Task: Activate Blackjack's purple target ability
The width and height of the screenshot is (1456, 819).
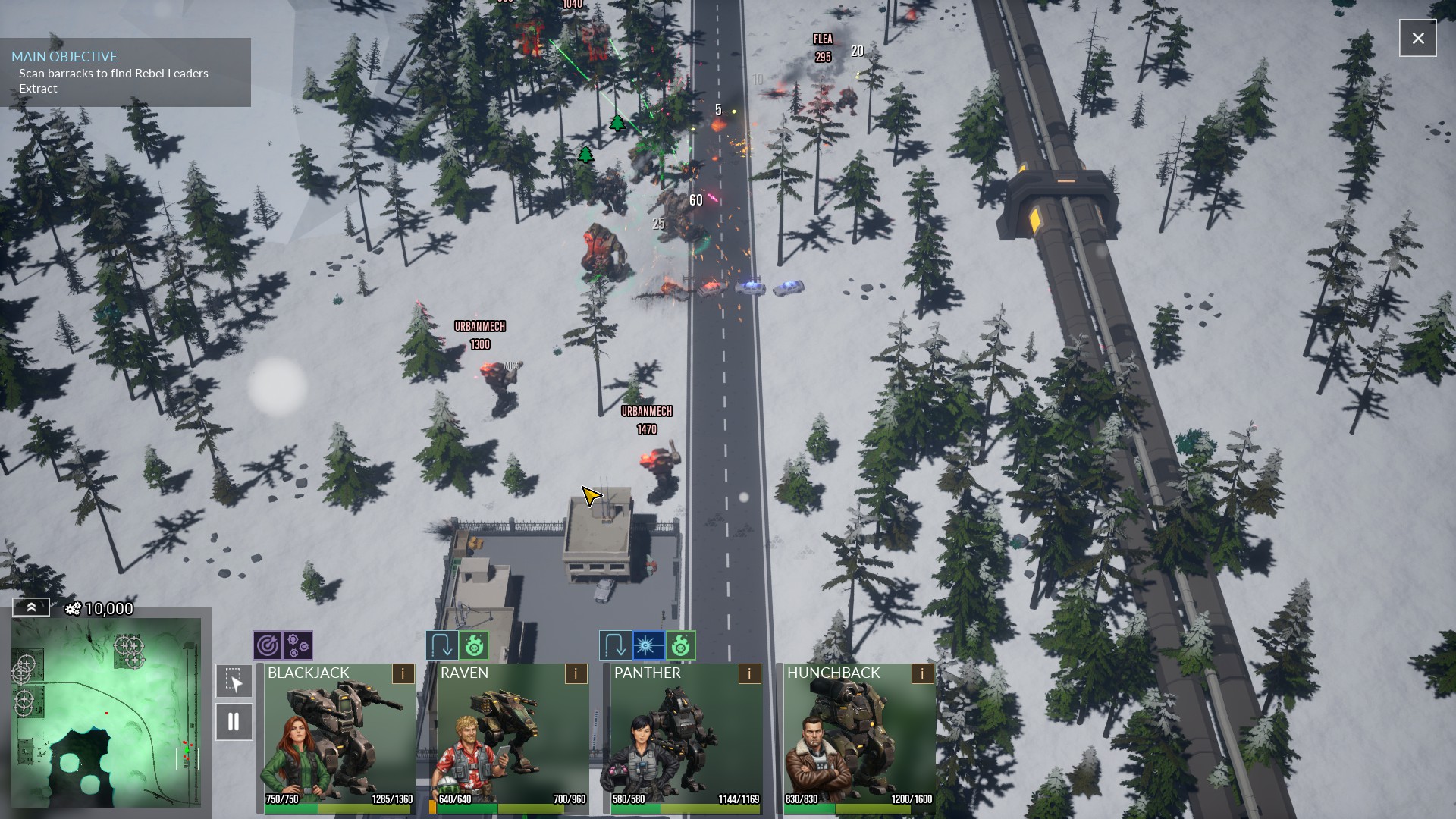Action: click(268, 646)
